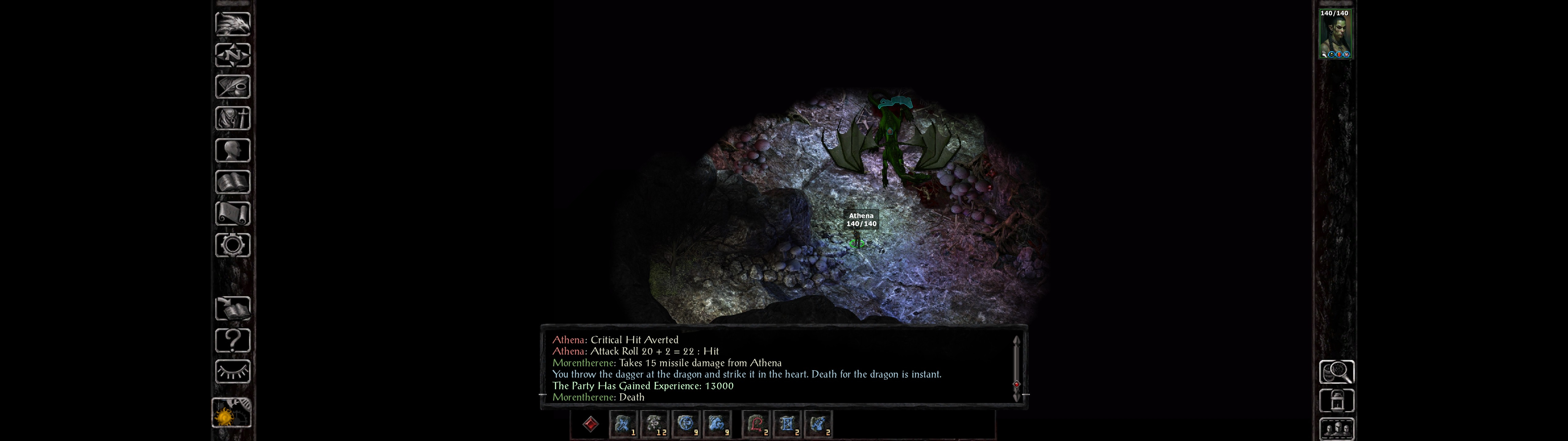Open the options gear menu
The width and height of the screenshot is (1568, 441).
point(232,245)
